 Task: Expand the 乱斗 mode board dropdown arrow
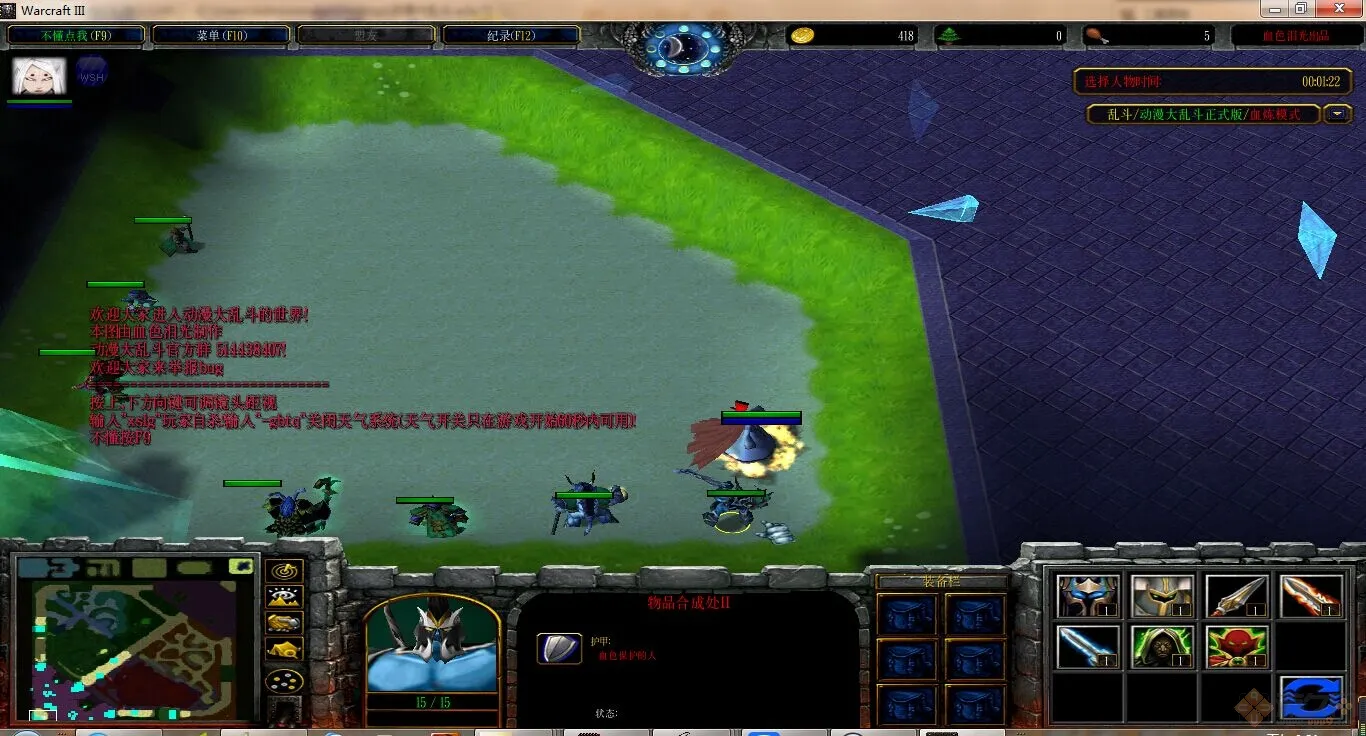coord(1337,114)
